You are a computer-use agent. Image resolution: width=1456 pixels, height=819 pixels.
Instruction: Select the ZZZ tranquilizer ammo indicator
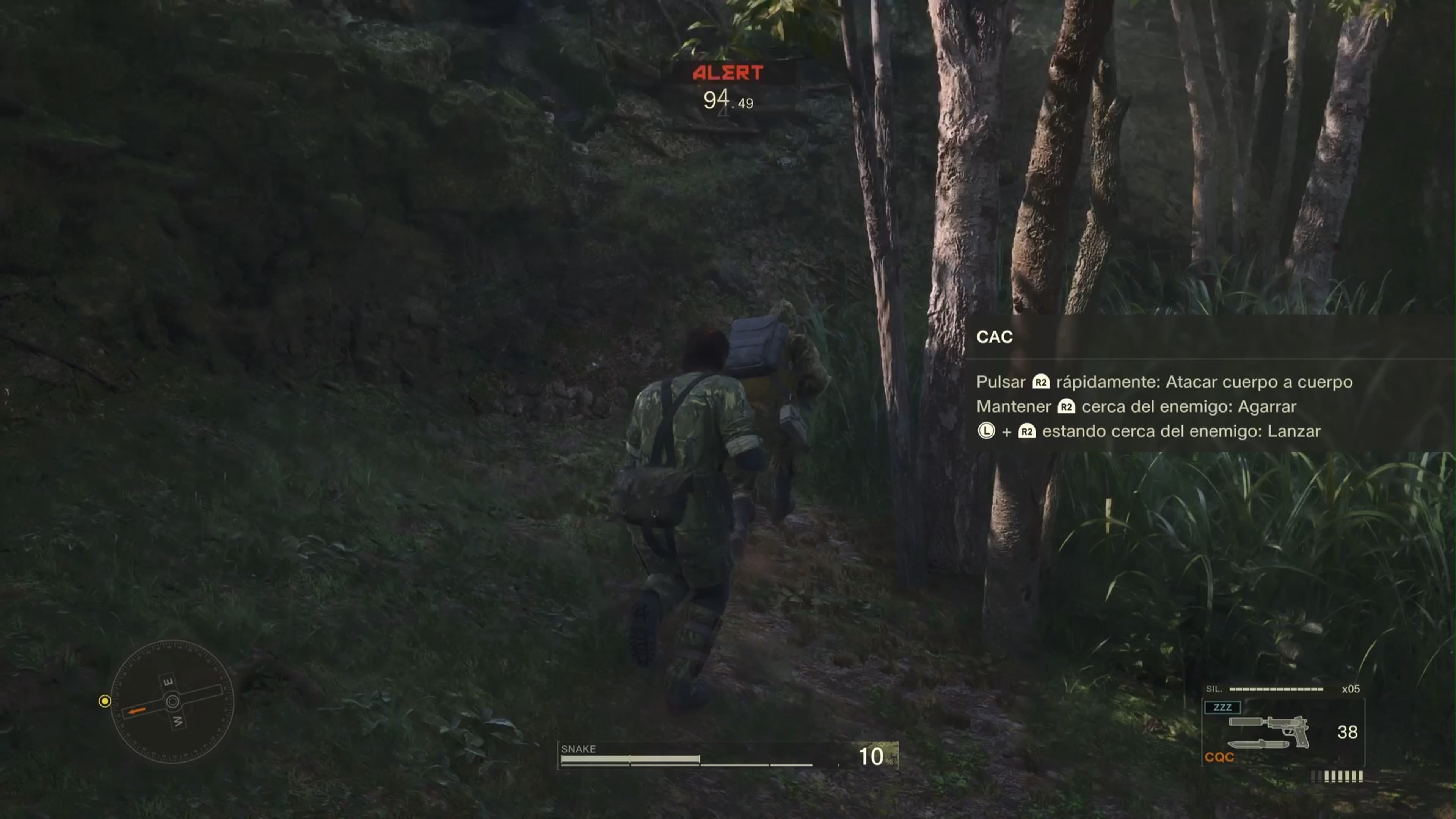pos(1222,708)
